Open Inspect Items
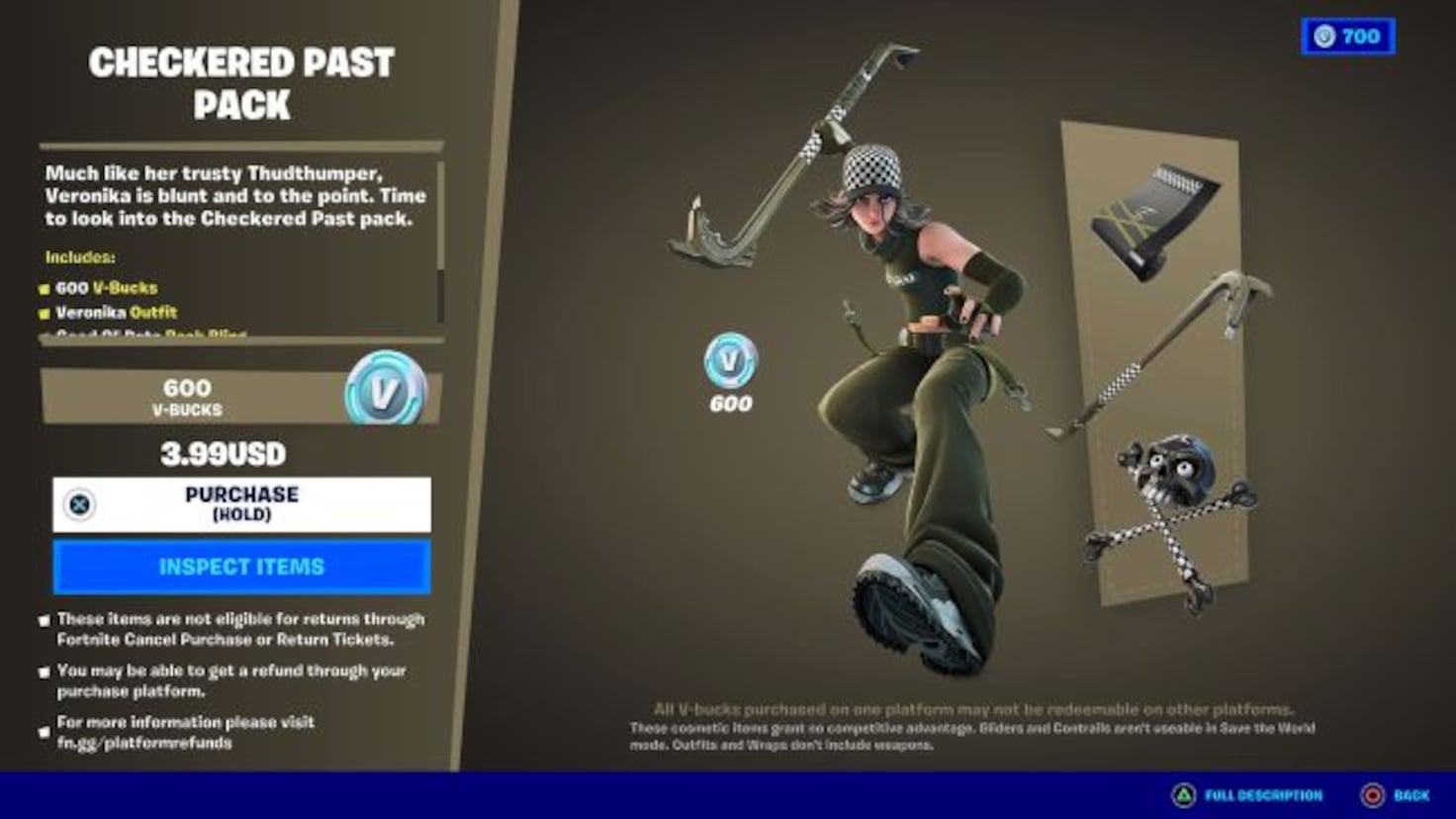This screenshot has height=819, width=1456. click(242, 566)
